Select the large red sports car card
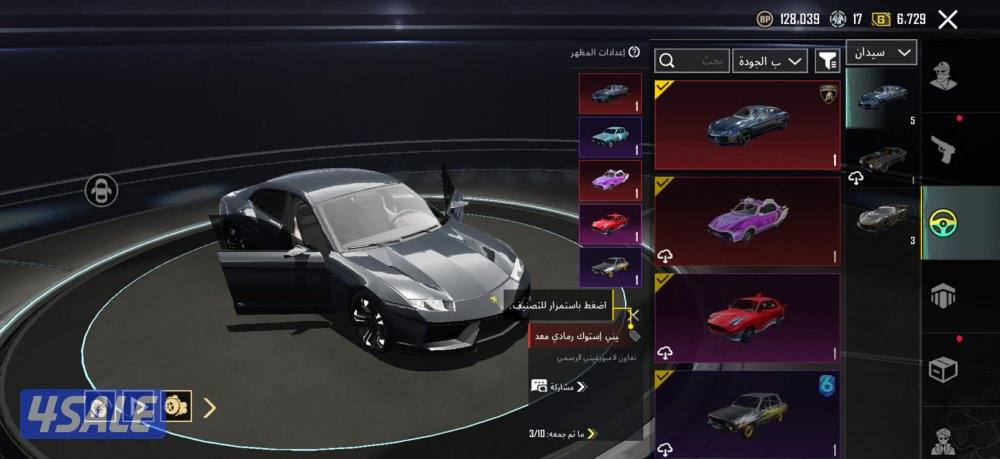This screenshot has height=459, width=1000. (747, 318)
